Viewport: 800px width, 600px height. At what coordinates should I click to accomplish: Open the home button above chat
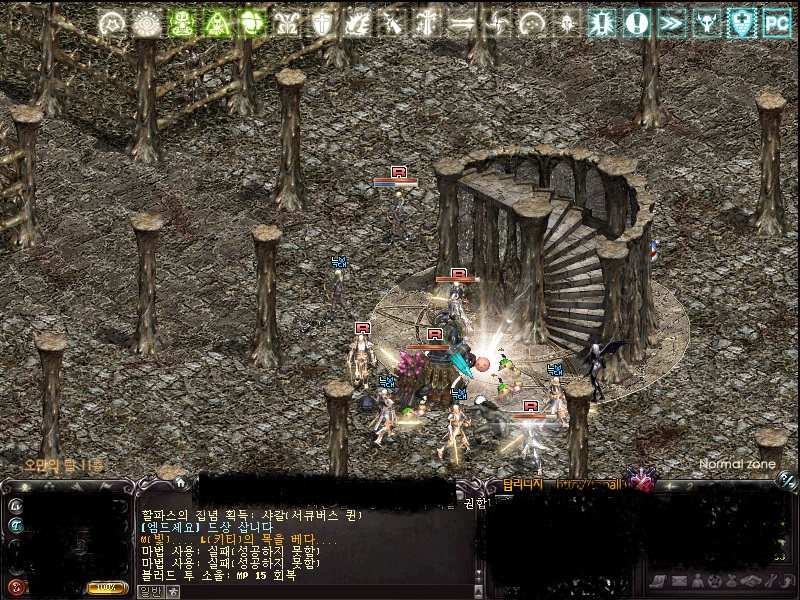181,482
